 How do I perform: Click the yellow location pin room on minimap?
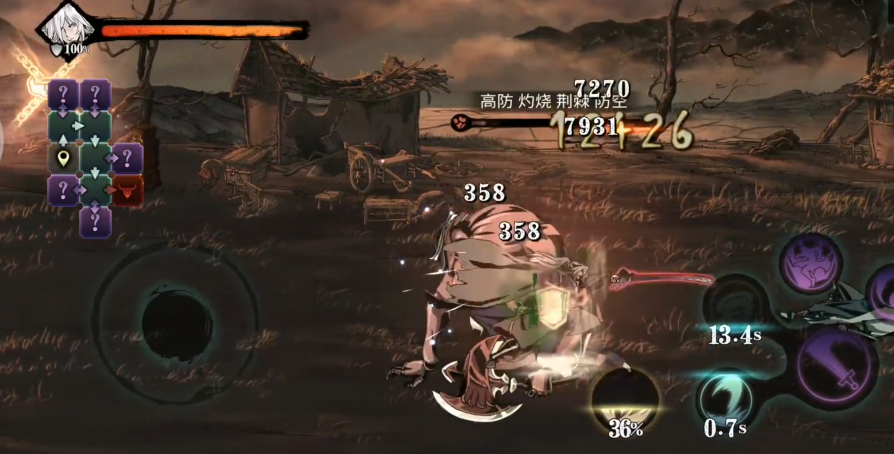[x=64, y=158]
